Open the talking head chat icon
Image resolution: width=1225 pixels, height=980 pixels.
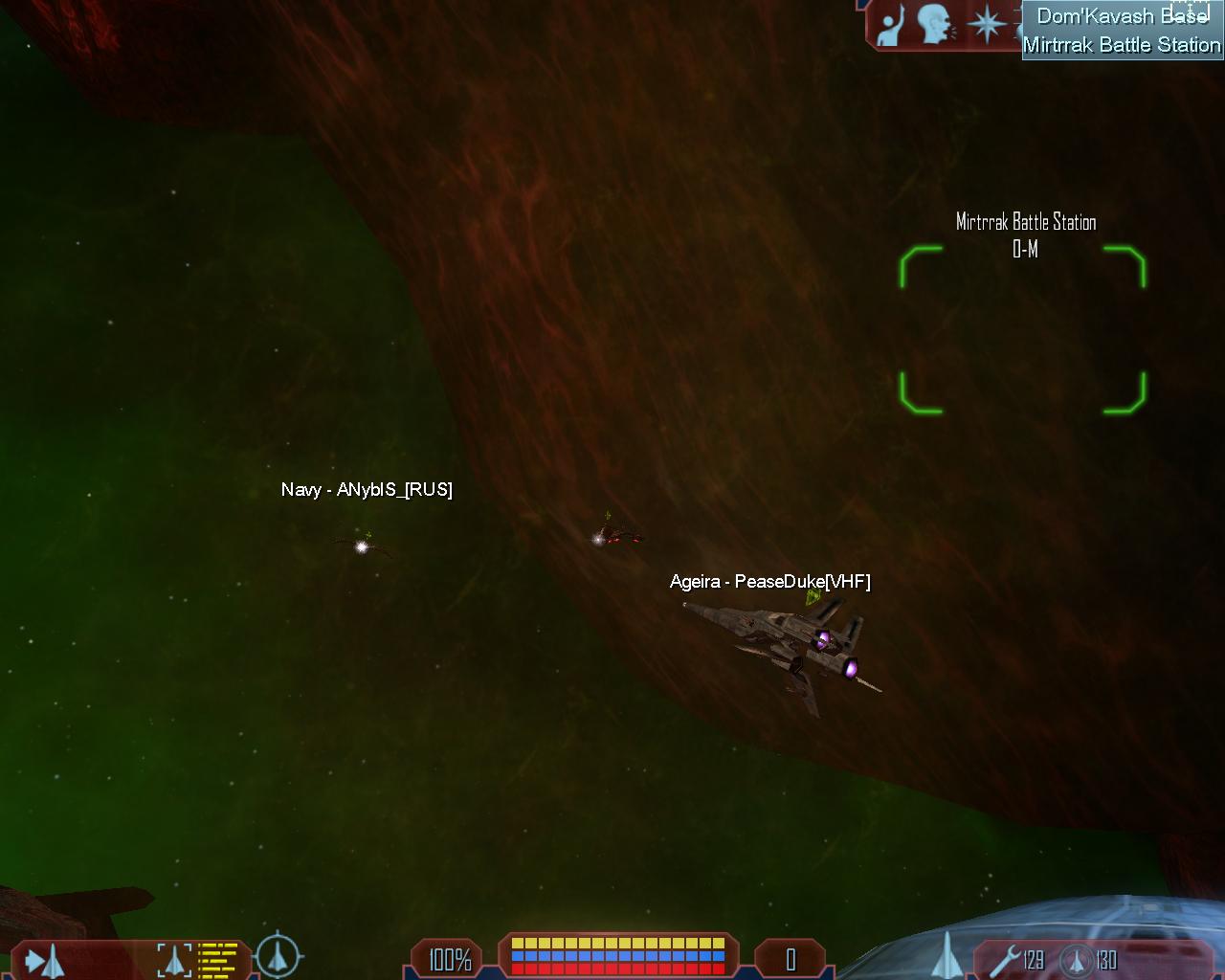click(x=935, y=25)
